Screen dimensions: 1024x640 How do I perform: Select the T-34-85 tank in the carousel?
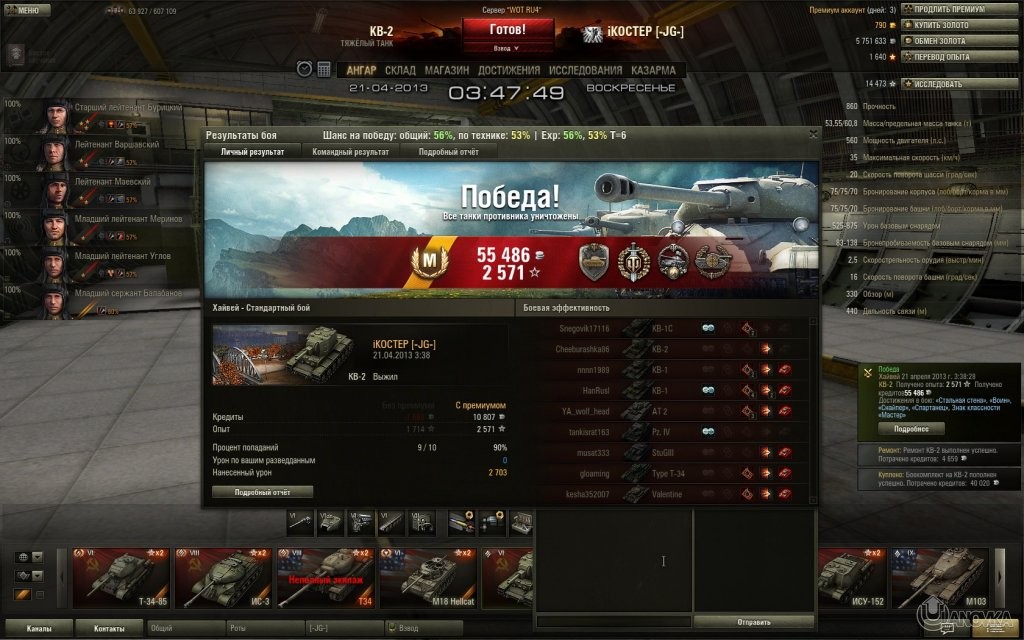click(x=120, y=577)
